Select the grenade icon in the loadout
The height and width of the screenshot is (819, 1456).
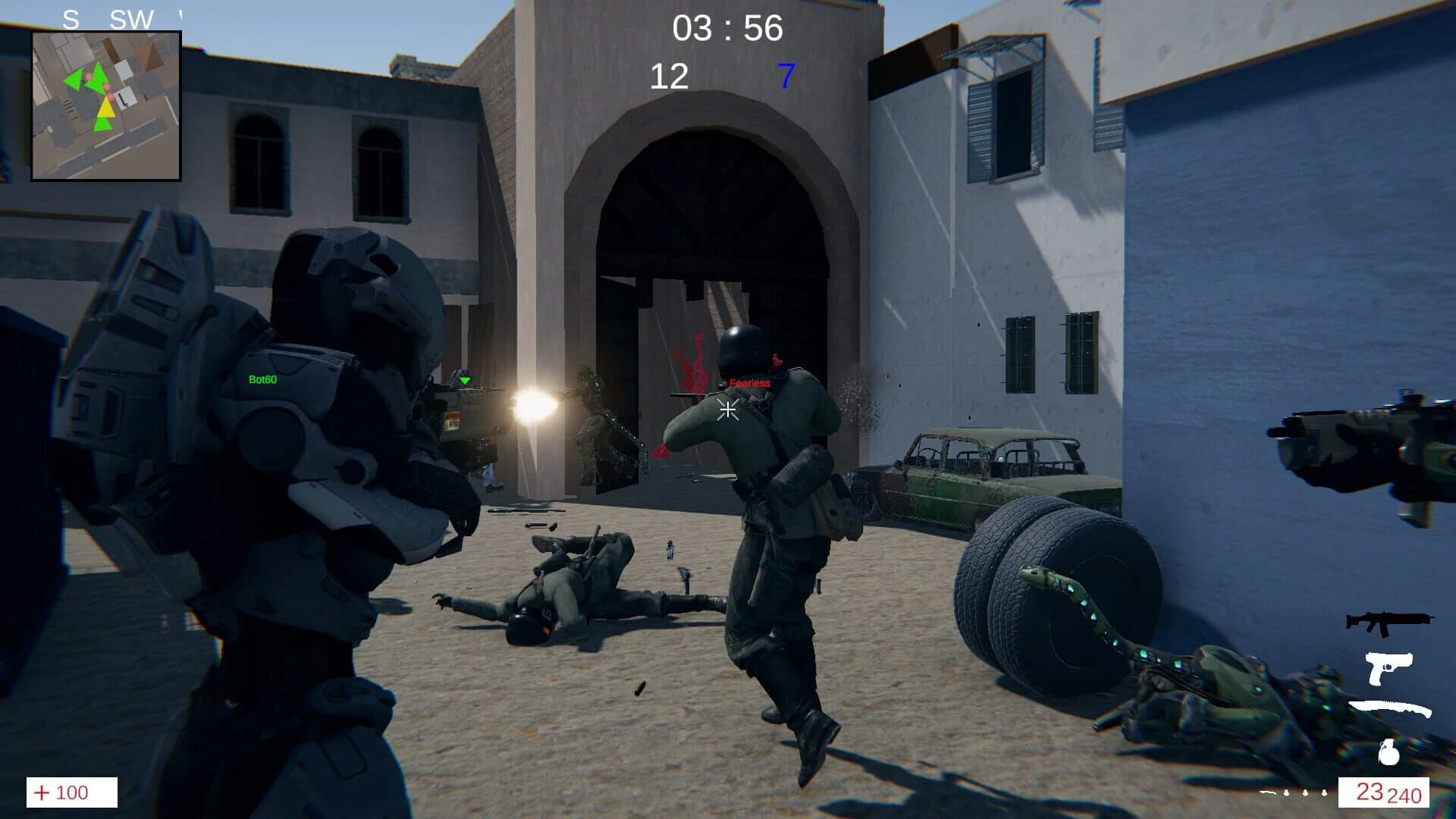tap(1389, 753)
